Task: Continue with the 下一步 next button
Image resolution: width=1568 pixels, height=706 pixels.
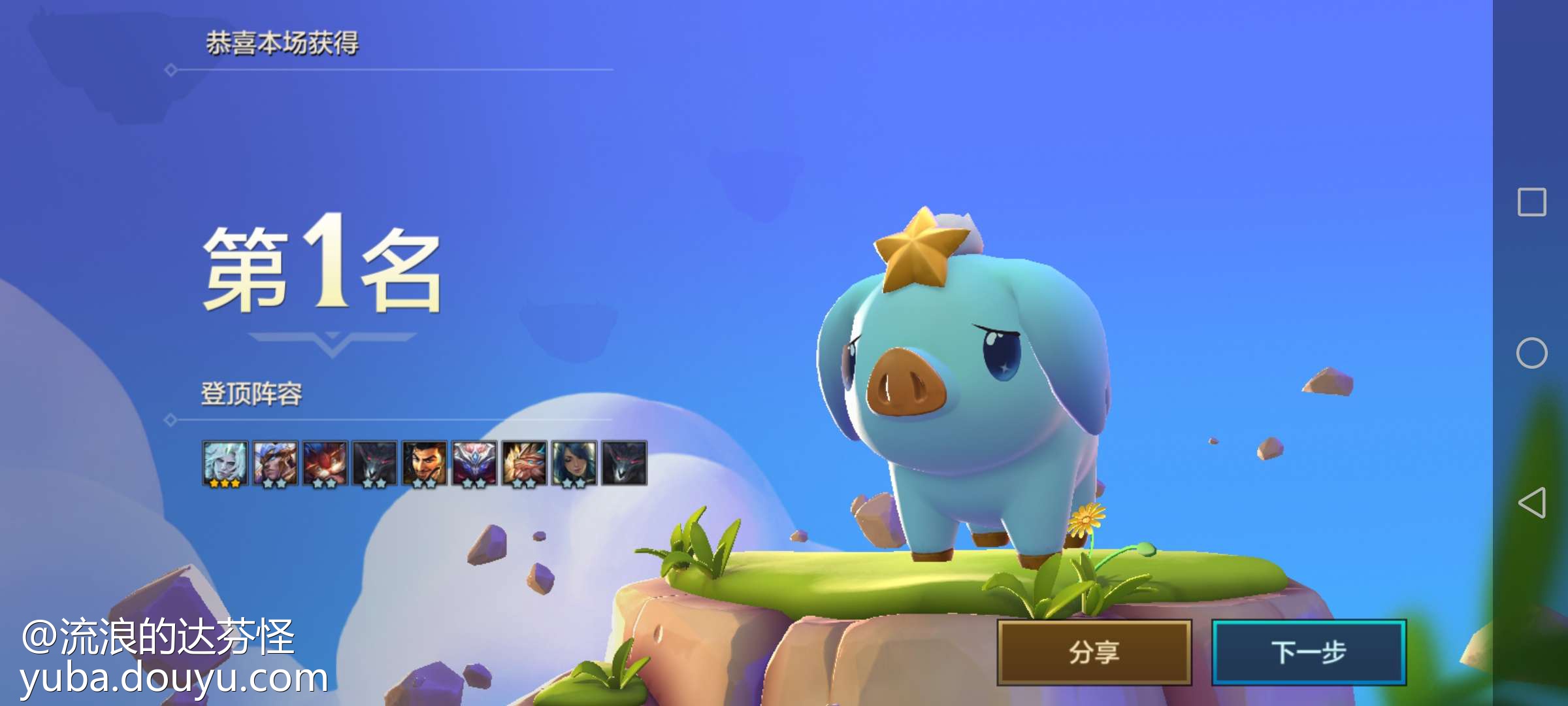Action: click(1309, 652)
